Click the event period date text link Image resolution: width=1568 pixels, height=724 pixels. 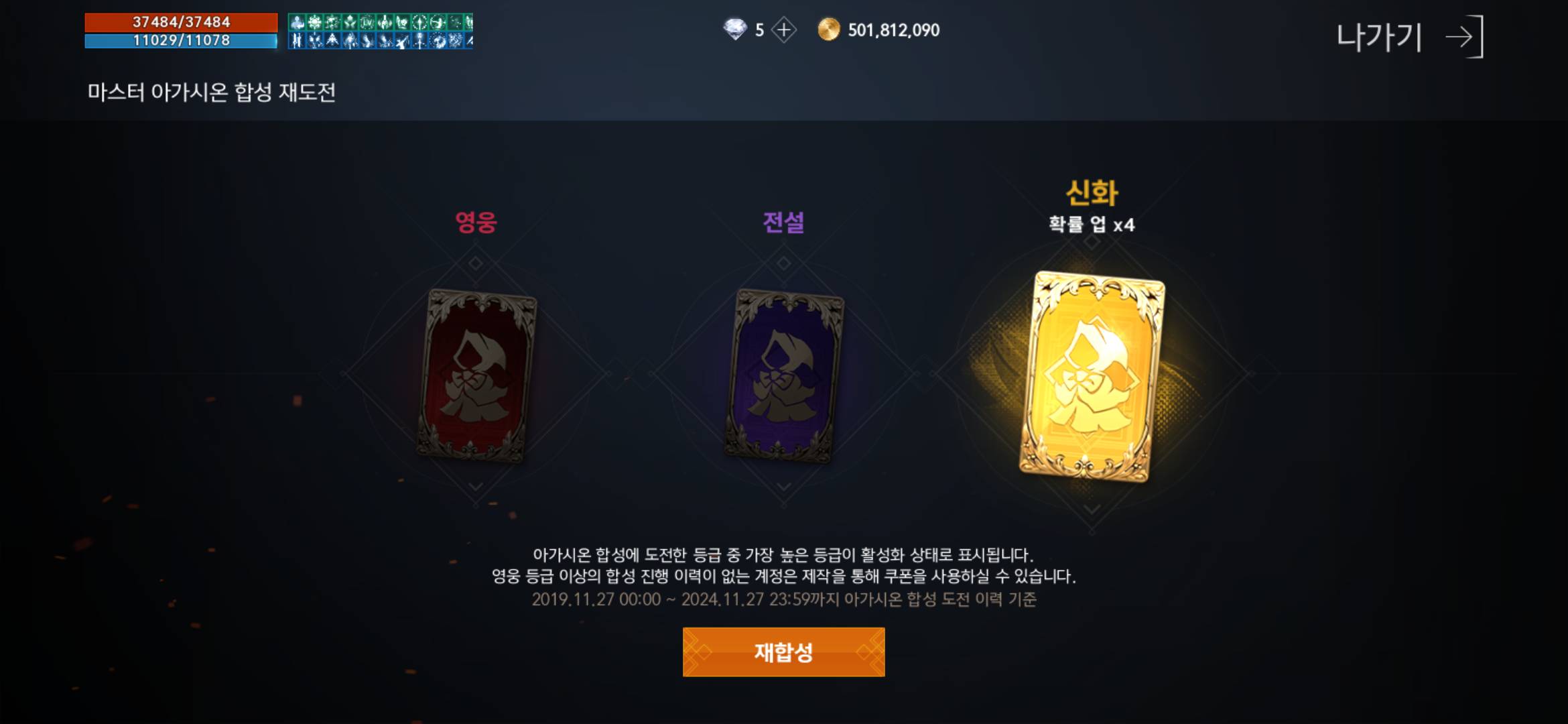pos(784,601)
